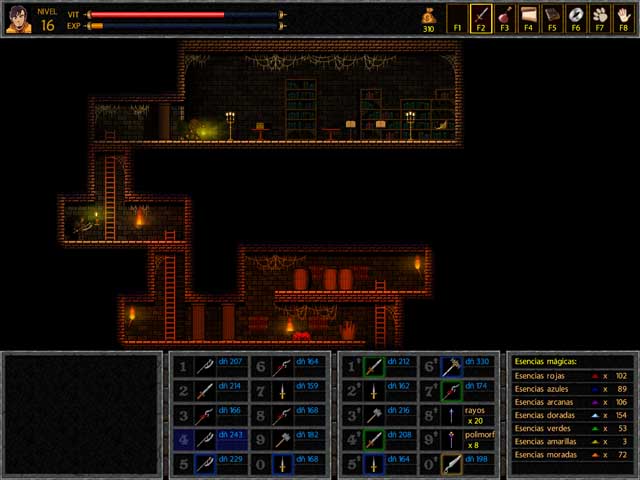The height and width of the screenshot is (480, 640).
Task: Click the gold money bag icon
Action: pyautogui.click(x=428, y=15)
